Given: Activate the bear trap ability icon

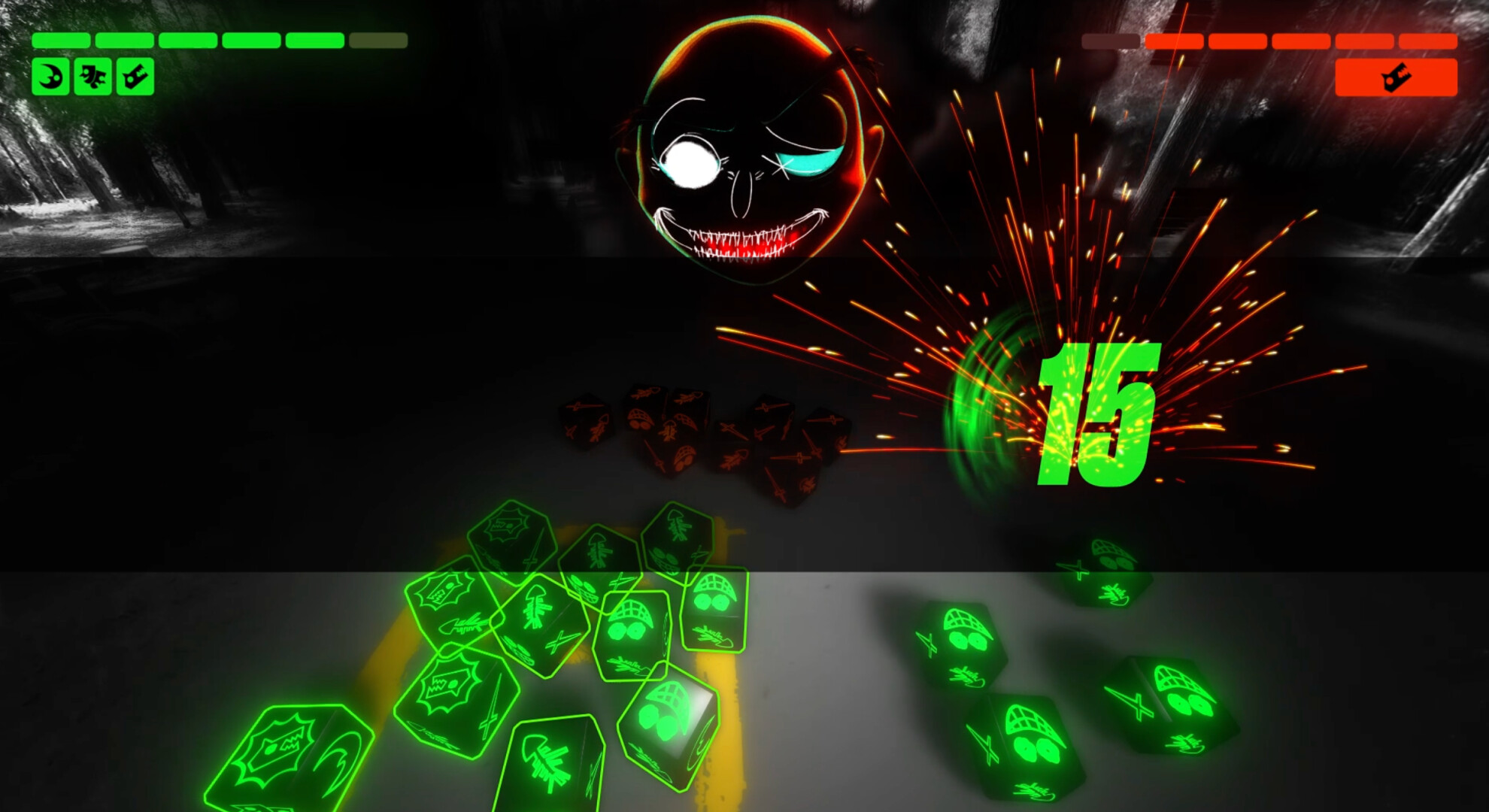Looking at the screenshot, I should [x=135, y=75].
